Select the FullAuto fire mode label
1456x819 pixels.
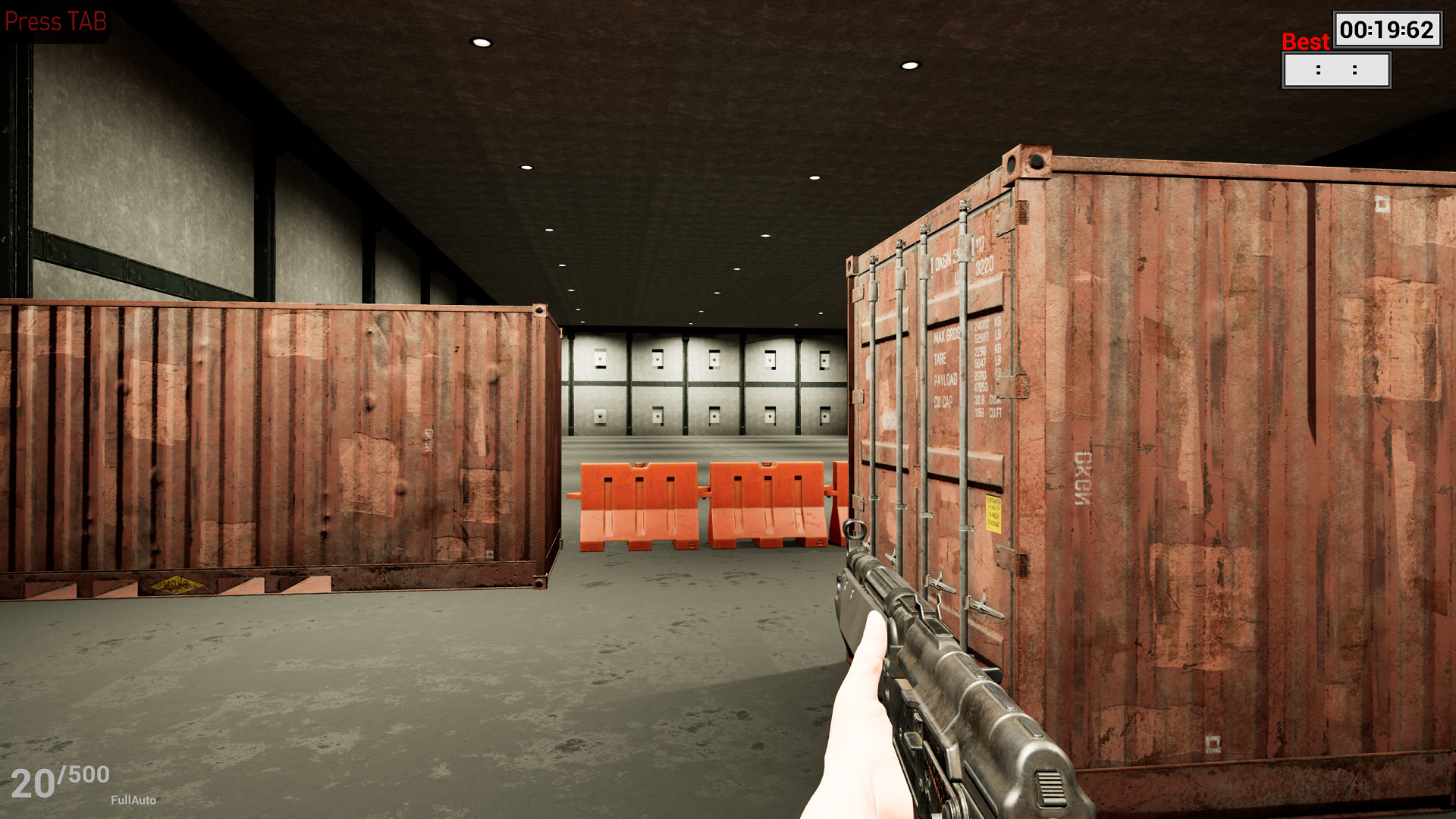(133, 799)
